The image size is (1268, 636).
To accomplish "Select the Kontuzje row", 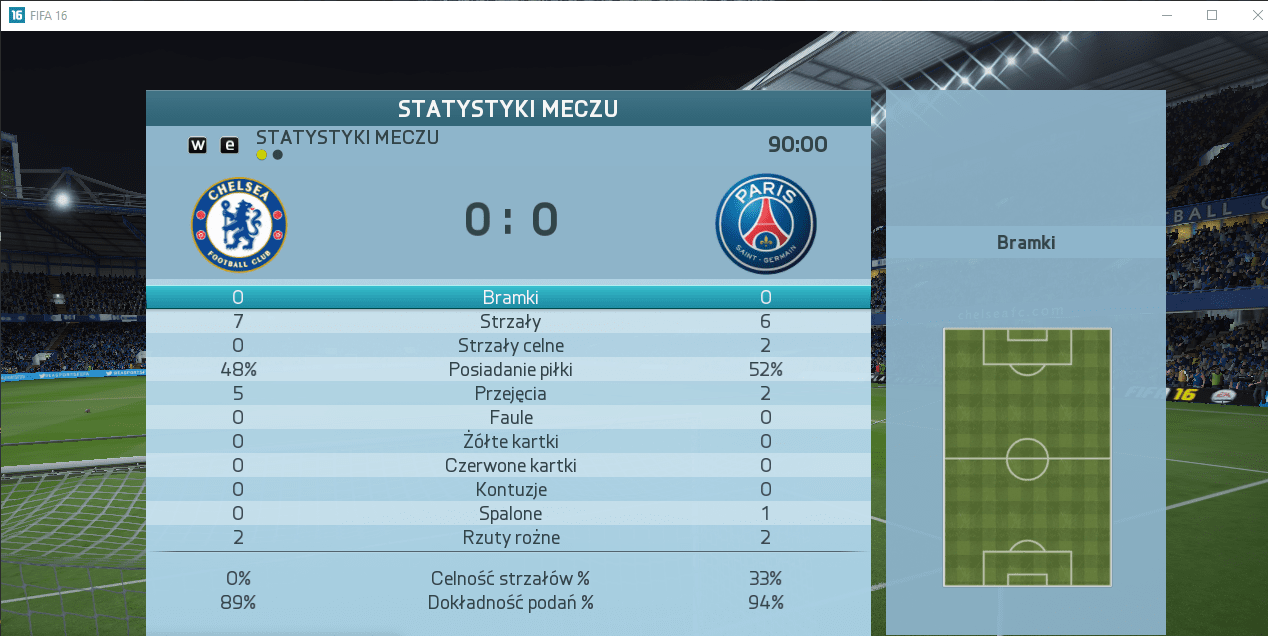I will (x=510, y=489).
